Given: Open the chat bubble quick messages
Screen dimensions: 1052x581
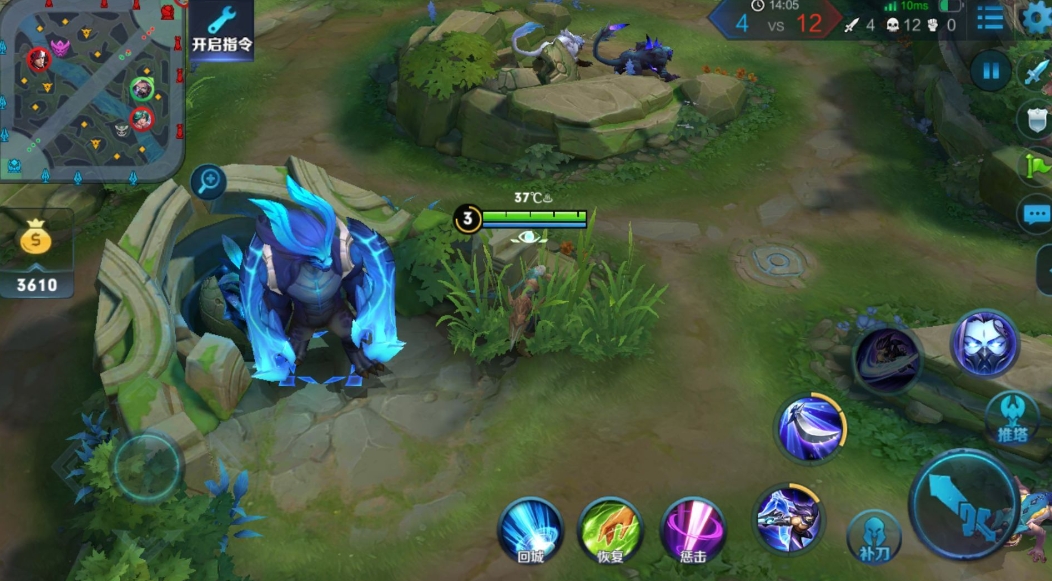Looking at the screenshot, I should [x=1035, y=213].
